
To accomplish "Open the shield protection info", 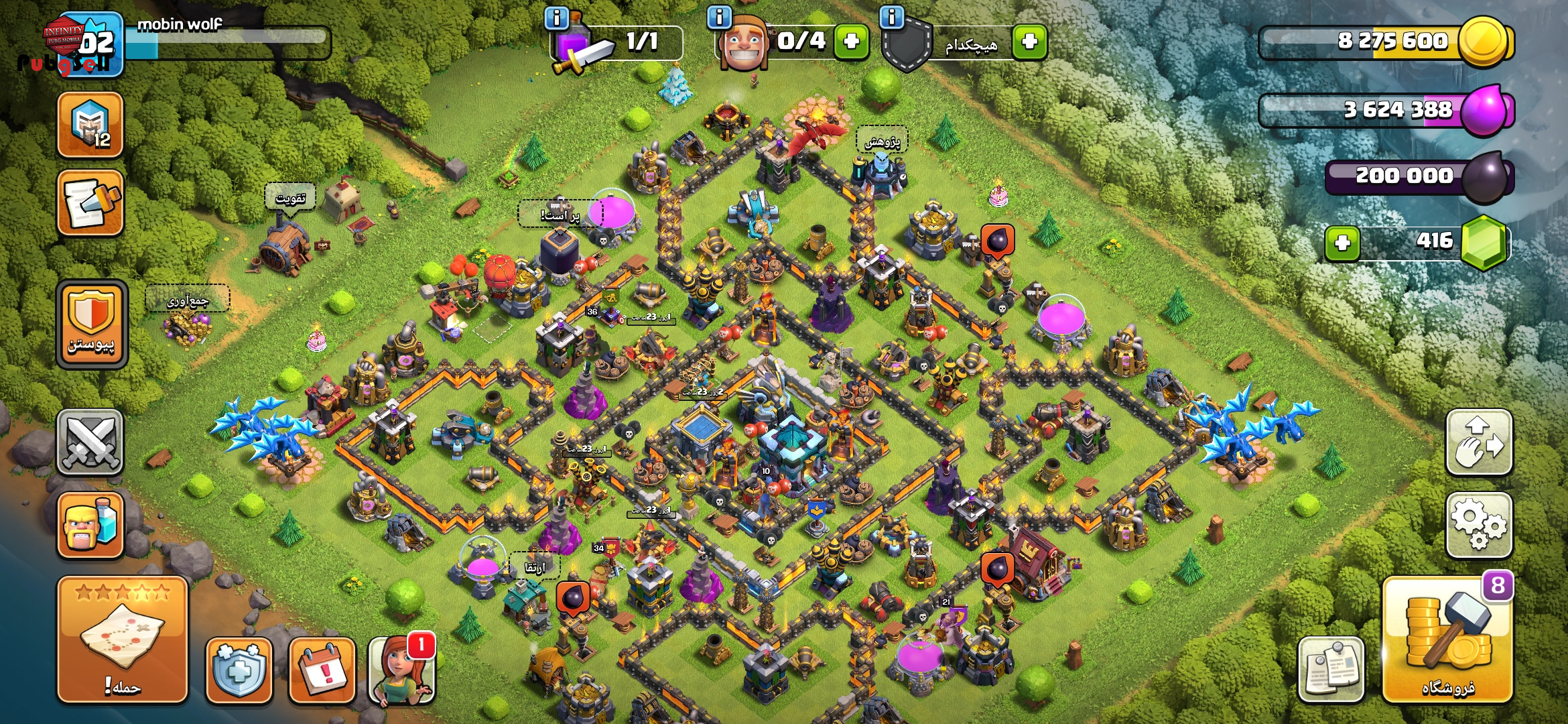I will pyautogui.click(x=239, y=670).
